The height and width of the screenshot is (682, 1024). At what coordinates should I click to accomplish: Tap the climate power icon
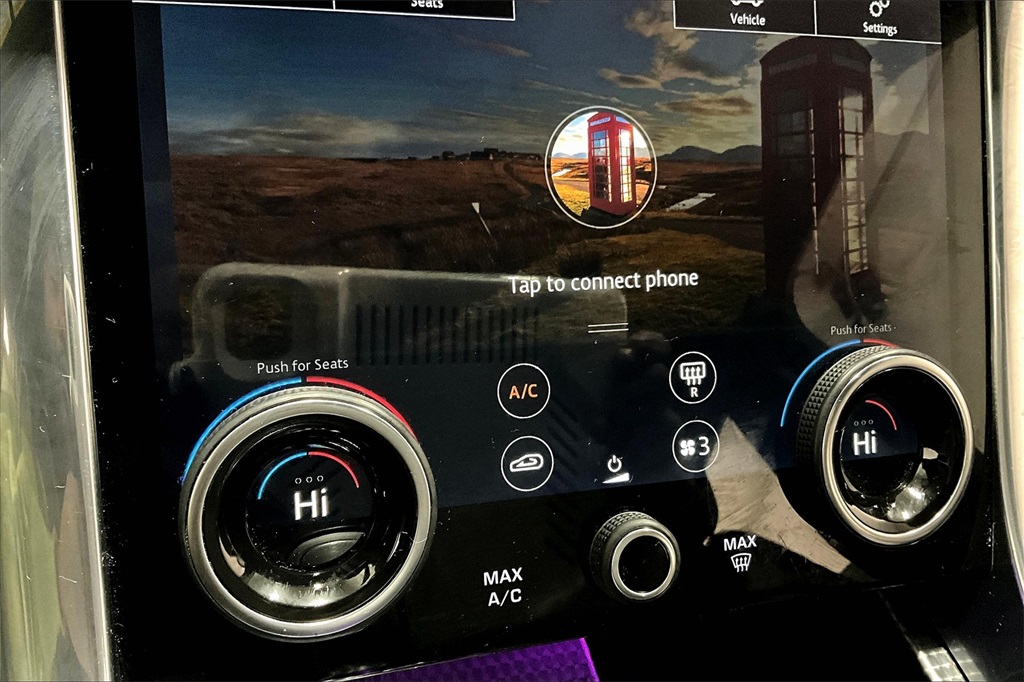(x=615, y=467)
